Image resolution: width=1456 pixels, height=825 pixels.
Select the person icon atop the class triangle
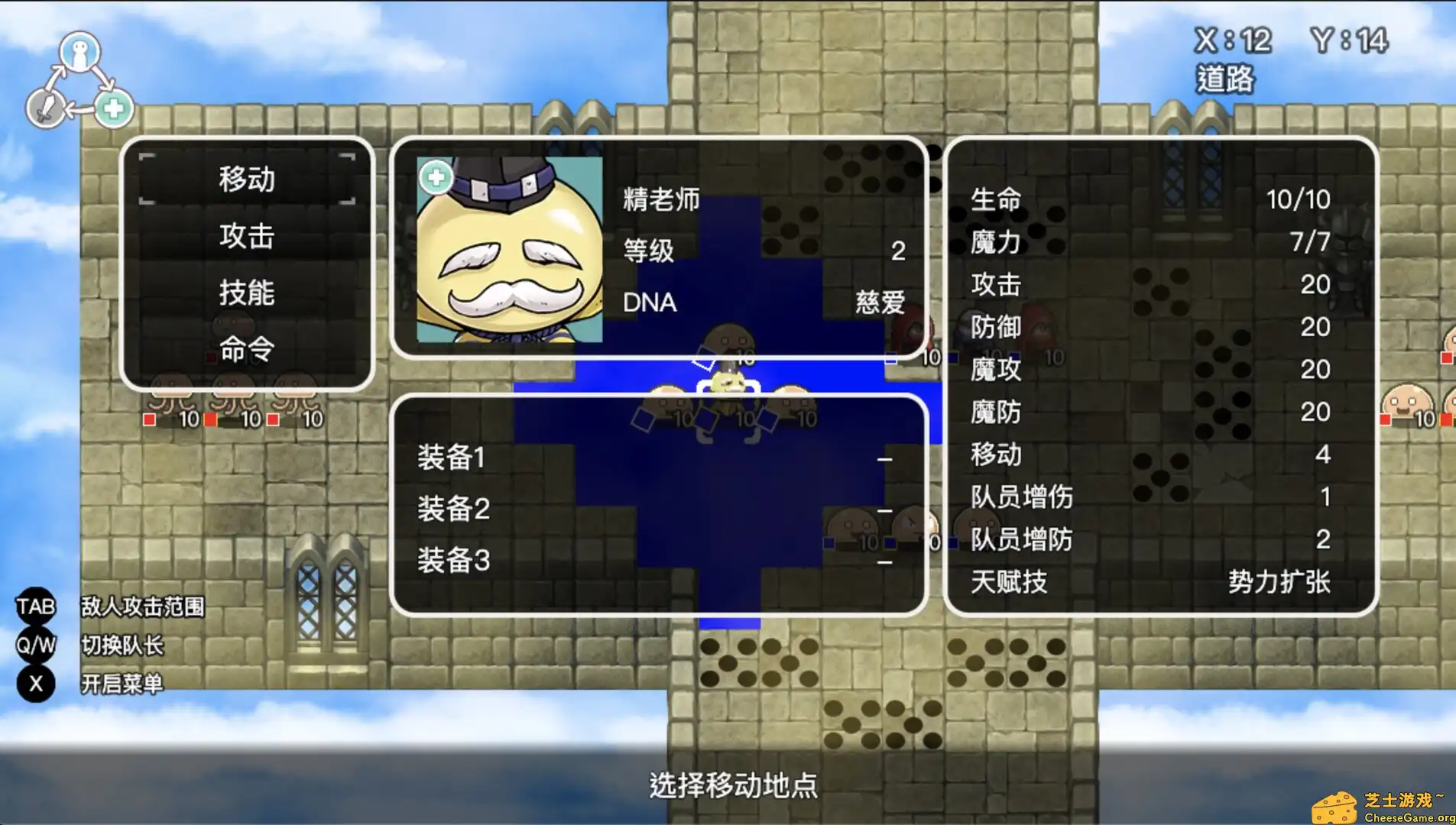[80, 51]
